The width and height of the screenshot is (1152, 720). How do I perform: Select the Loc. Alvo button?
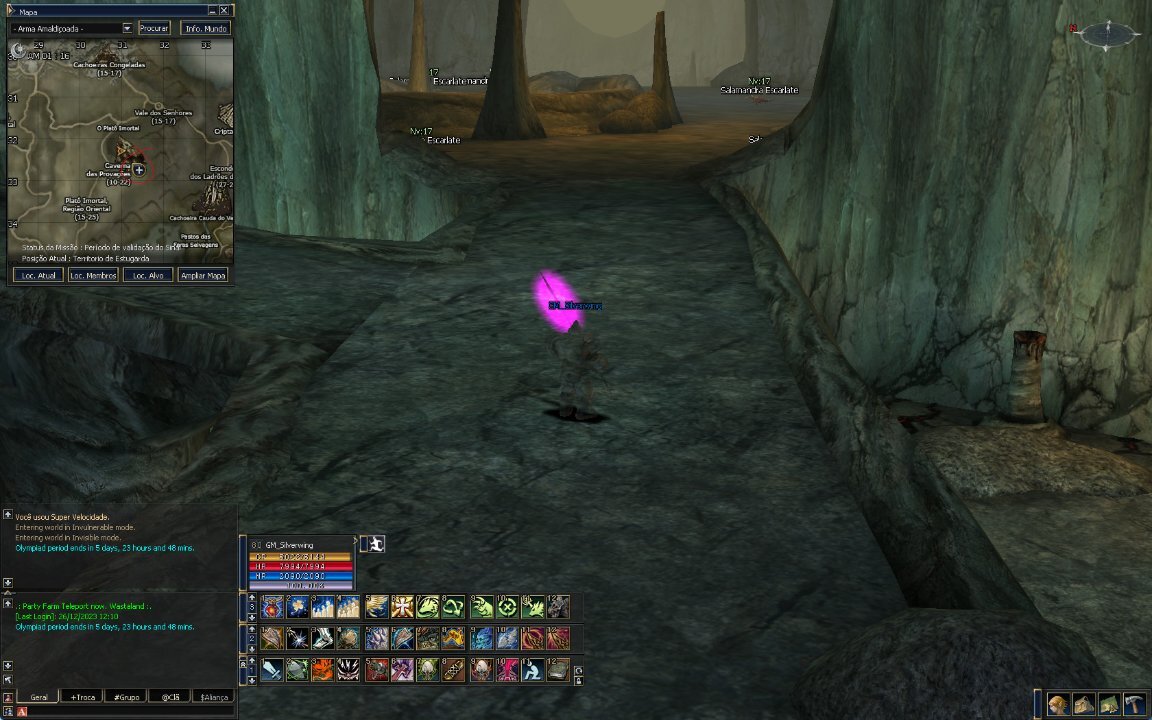pos(148,275)
